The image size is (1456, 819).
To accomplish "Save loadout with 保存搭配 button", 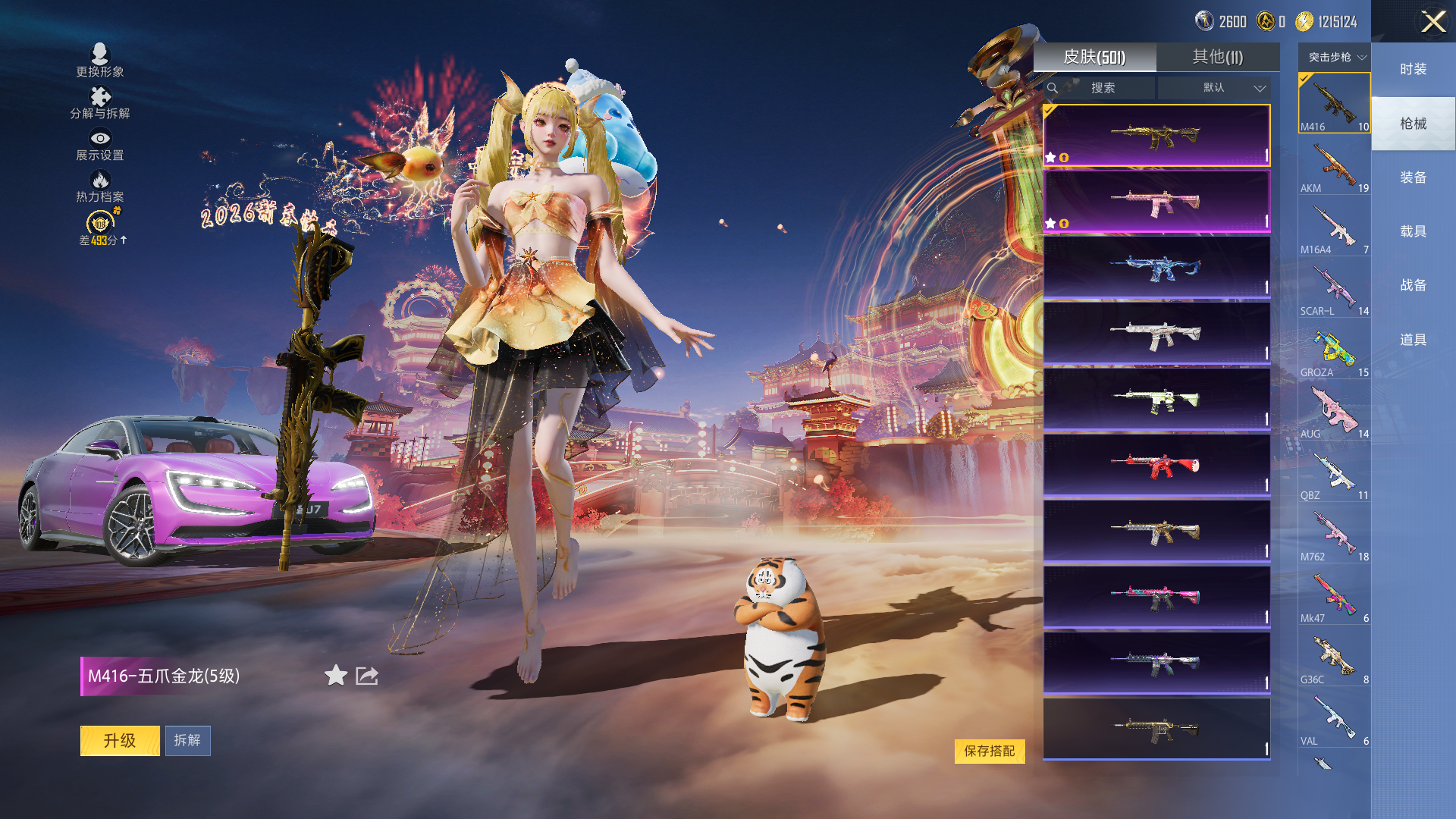I will tap(989, 751).
